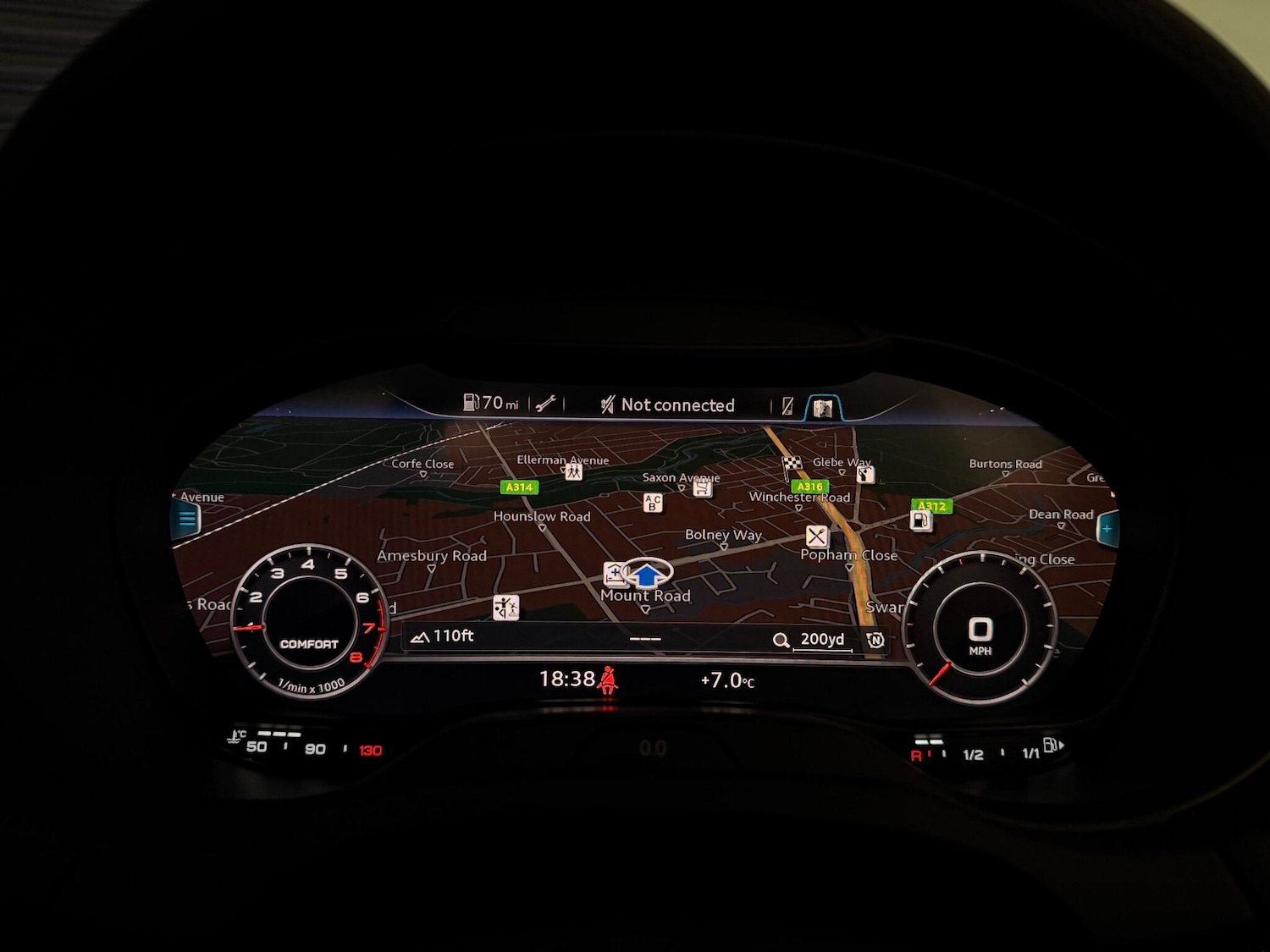Open the wrench vehicle service tab
1270x952 pixels.
click(x=546, y=404)
